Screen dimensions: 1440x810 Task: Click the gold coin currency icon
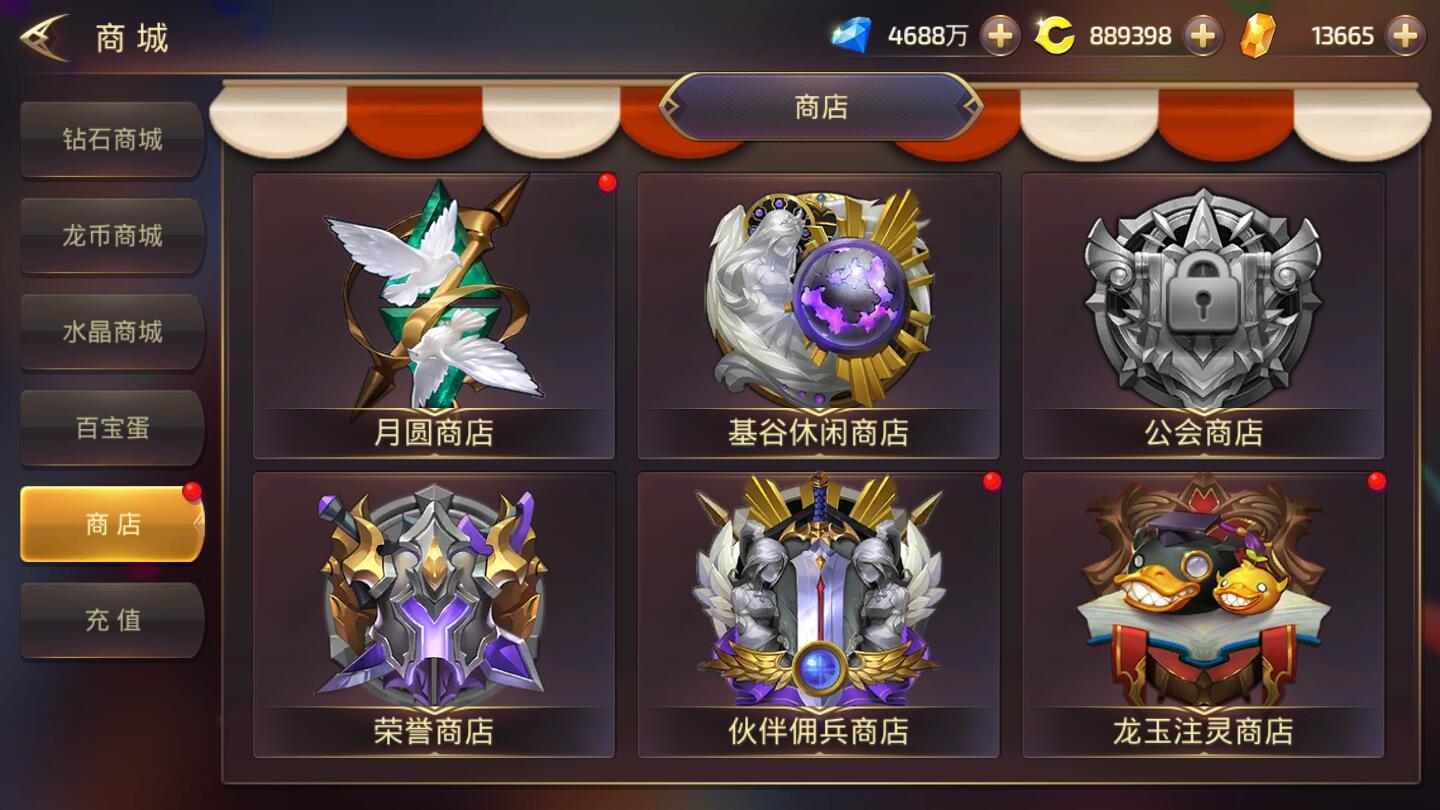click(x=1054, y=34)
